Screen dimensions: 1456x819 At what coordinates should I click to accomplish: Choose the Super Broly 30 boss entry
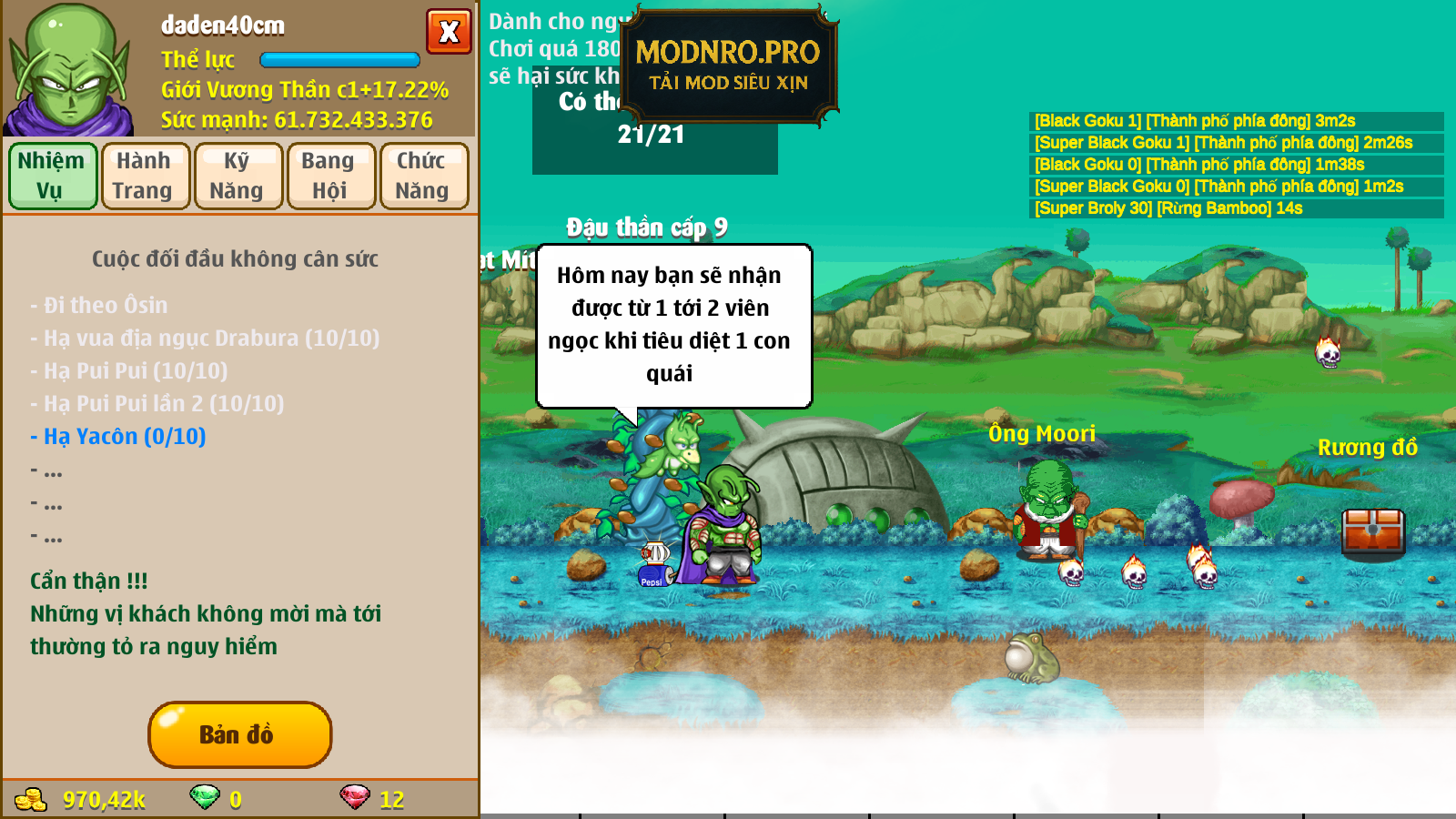(x=1168, y=208)
